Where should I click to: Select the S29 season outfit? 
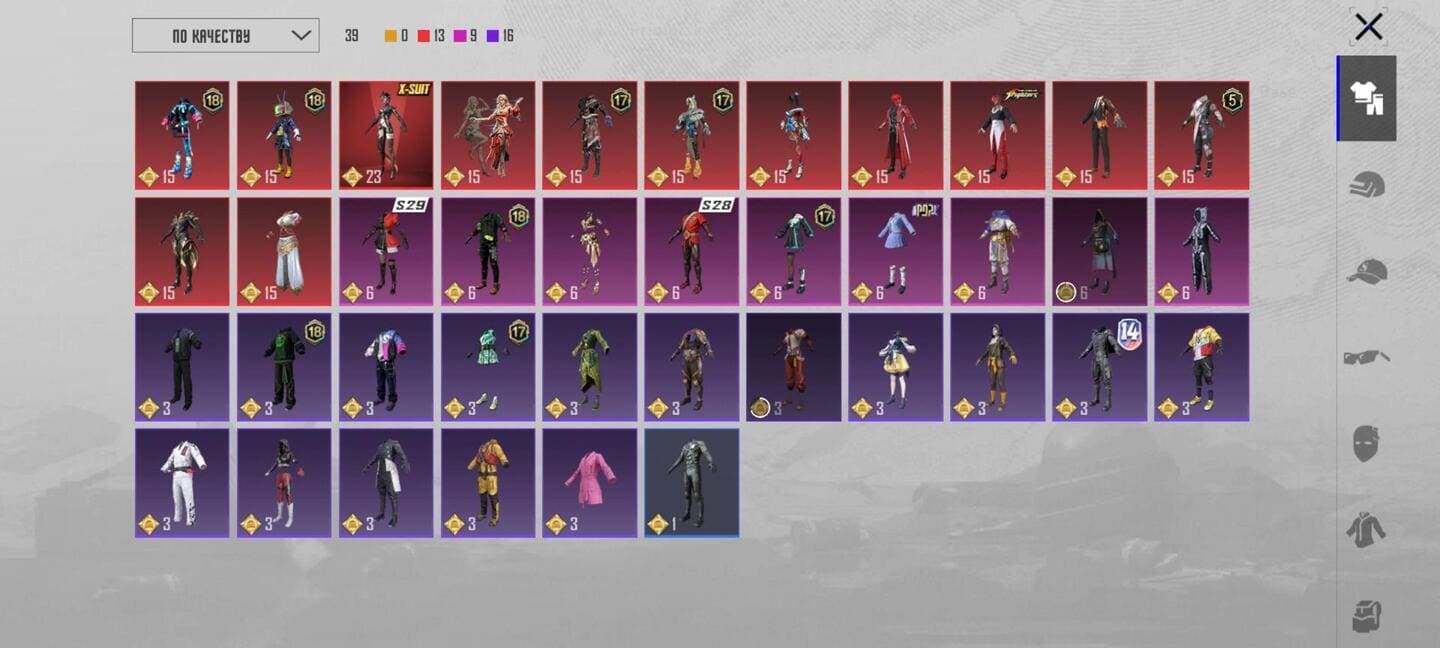click(x=386, y=251)
